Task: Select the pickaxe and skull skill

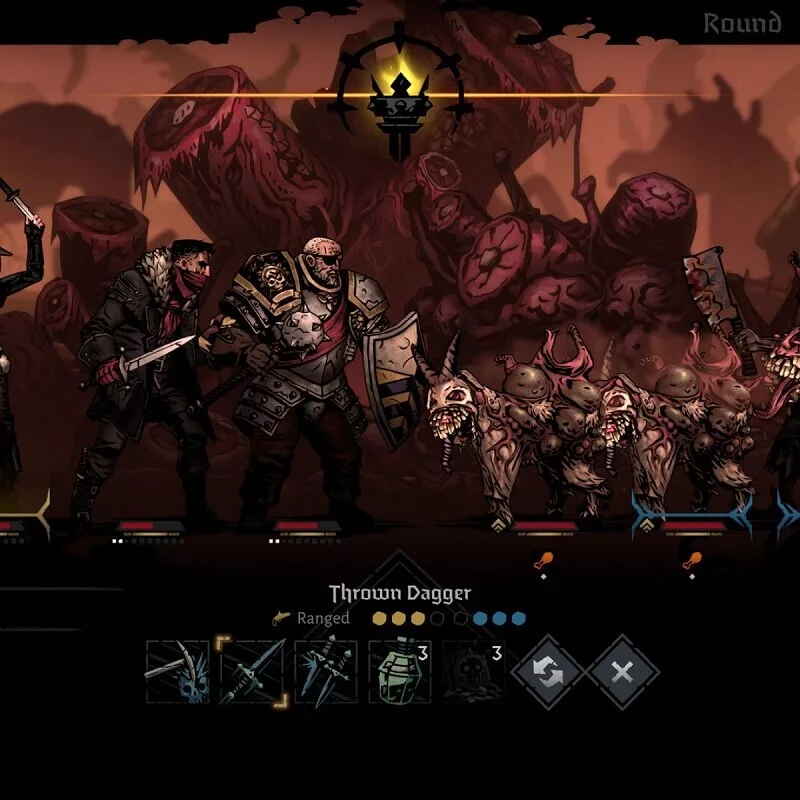Action: click(x=178, y=672)
